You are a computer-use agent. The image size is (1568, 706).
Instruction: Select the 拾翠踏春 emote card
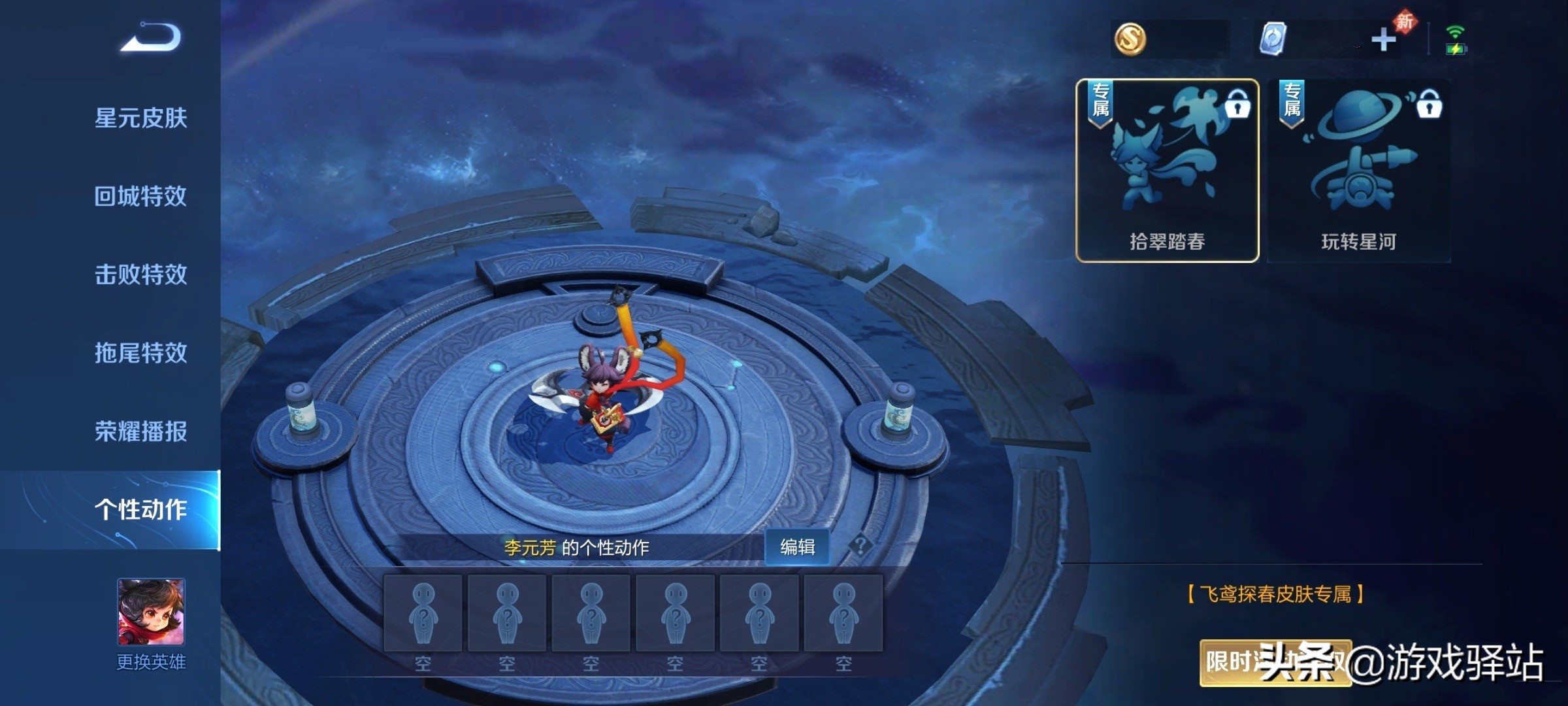tap(1167, 171)
